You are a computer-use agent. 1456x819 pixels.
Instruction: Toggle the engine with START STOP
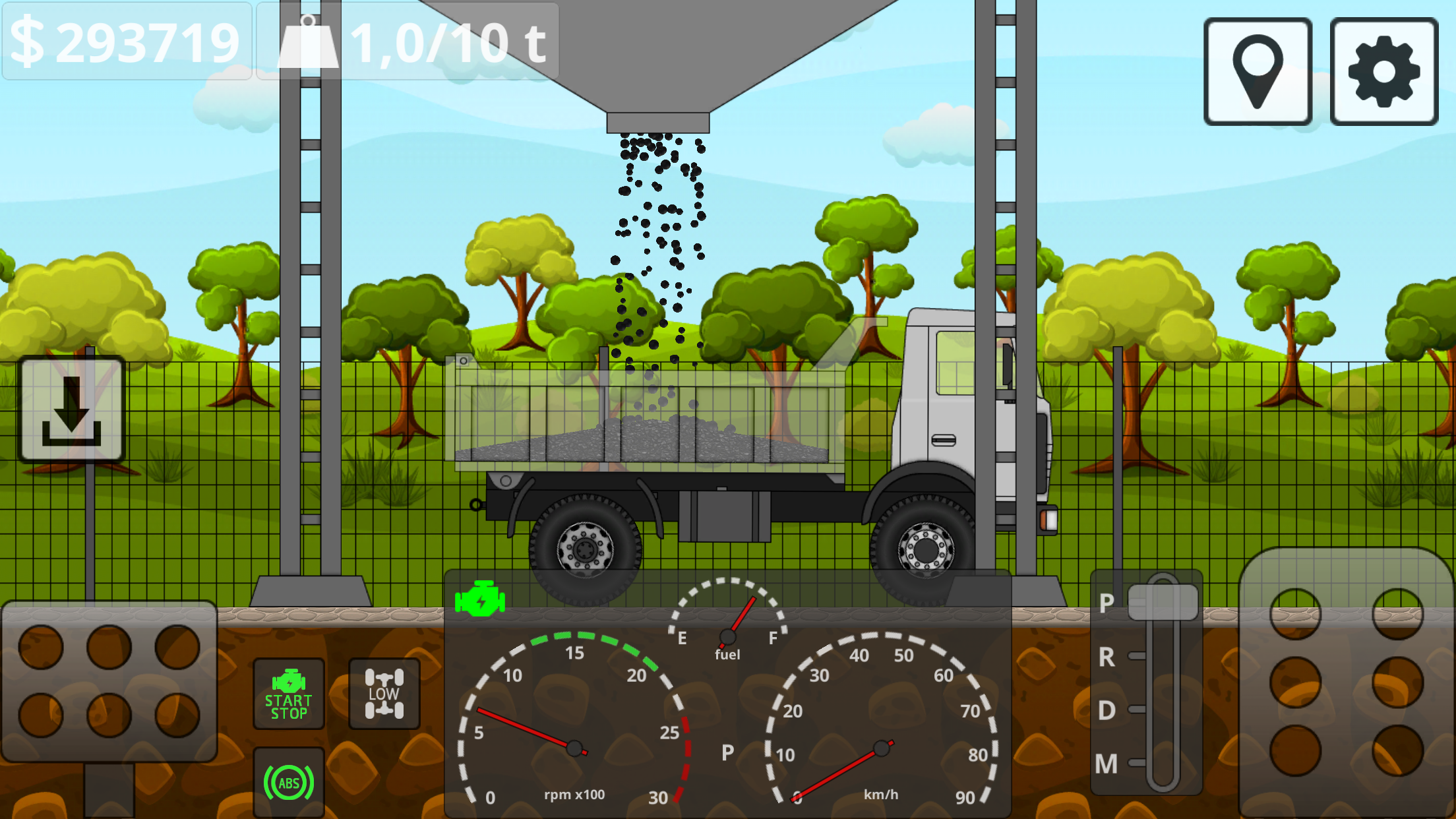pyautogui.click(x=288, y=692)
